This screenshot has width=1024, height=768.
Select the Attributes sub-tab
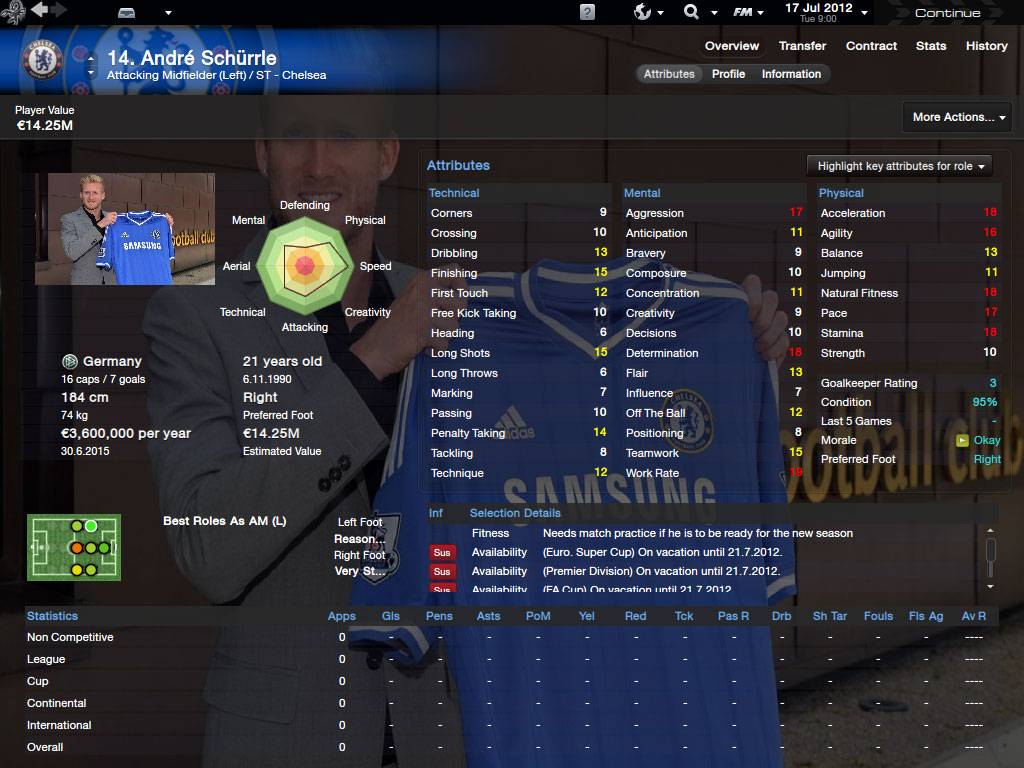pos(669,74)
